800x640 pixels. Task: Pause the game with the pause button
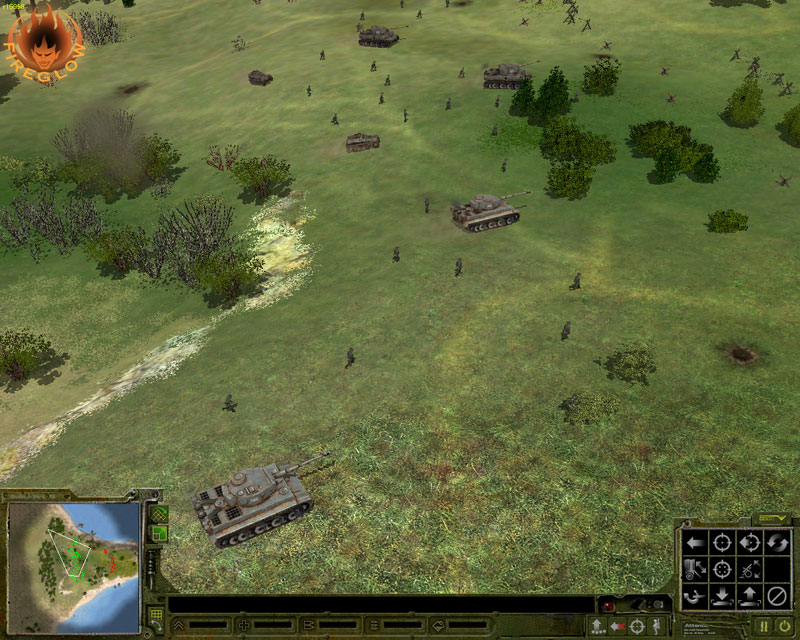point(763,627)
